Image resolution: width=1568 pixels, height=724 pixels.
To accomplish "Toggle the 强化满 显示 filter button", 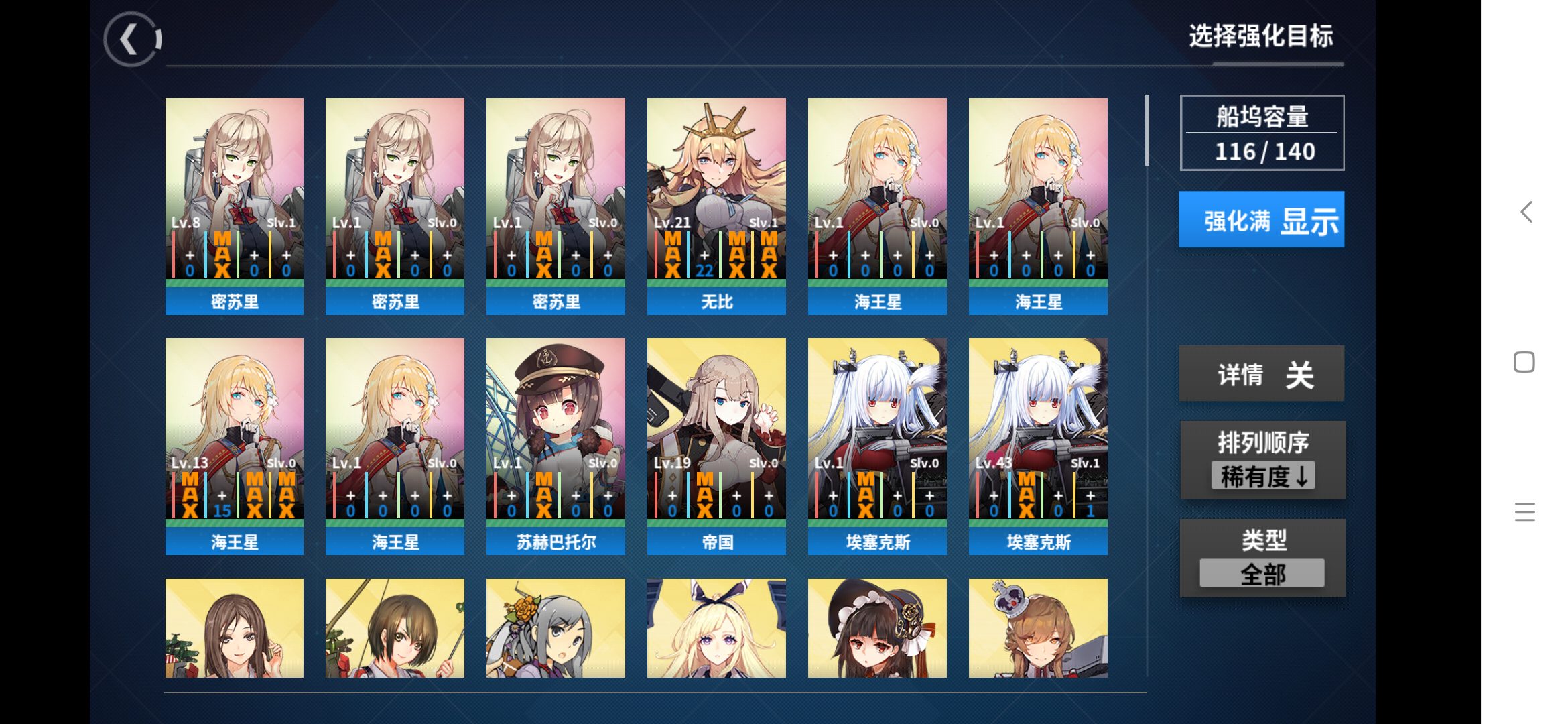I will [x=1261, y=220].
